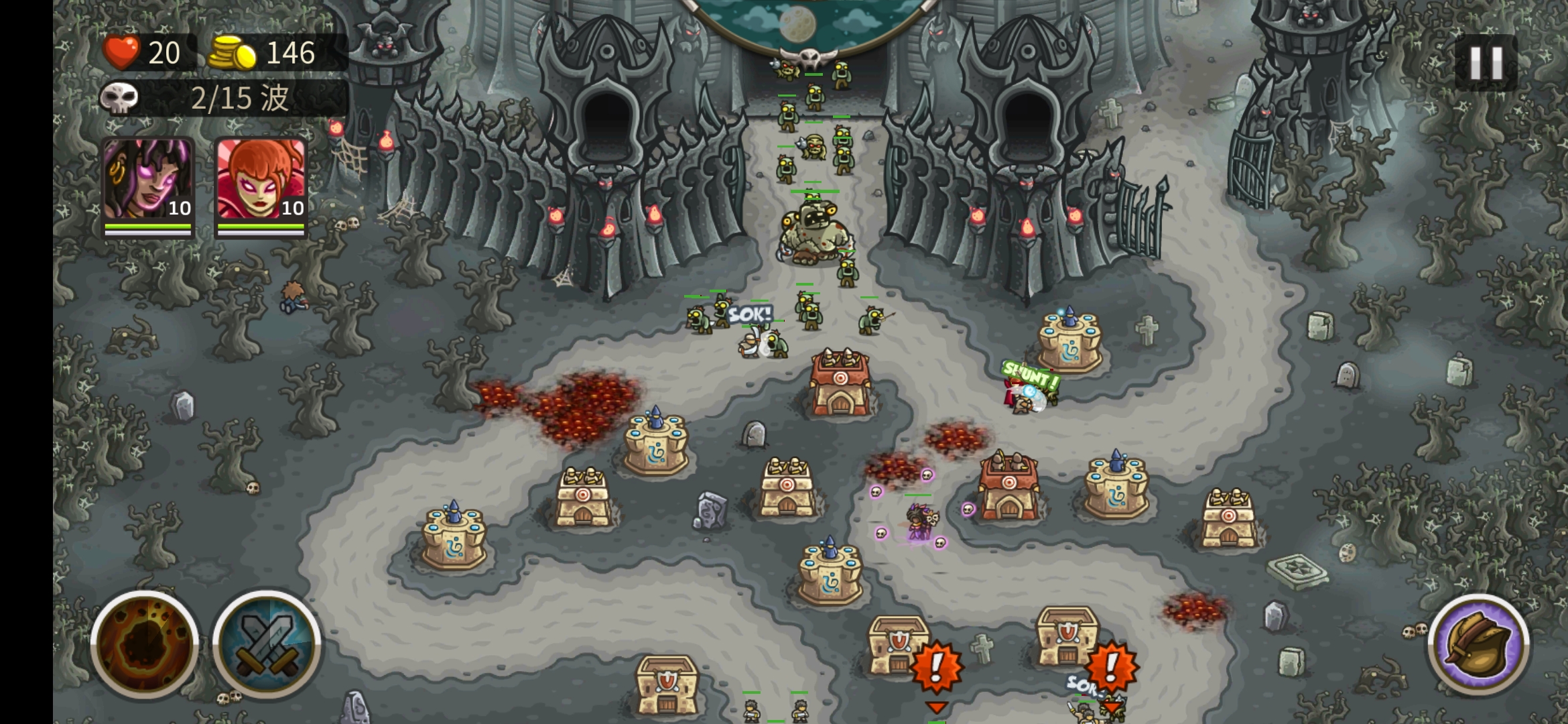This screenshot has height=724, width=1568.
Task: Call reinforcements with crossed swords ability
Action: point(267,644)
